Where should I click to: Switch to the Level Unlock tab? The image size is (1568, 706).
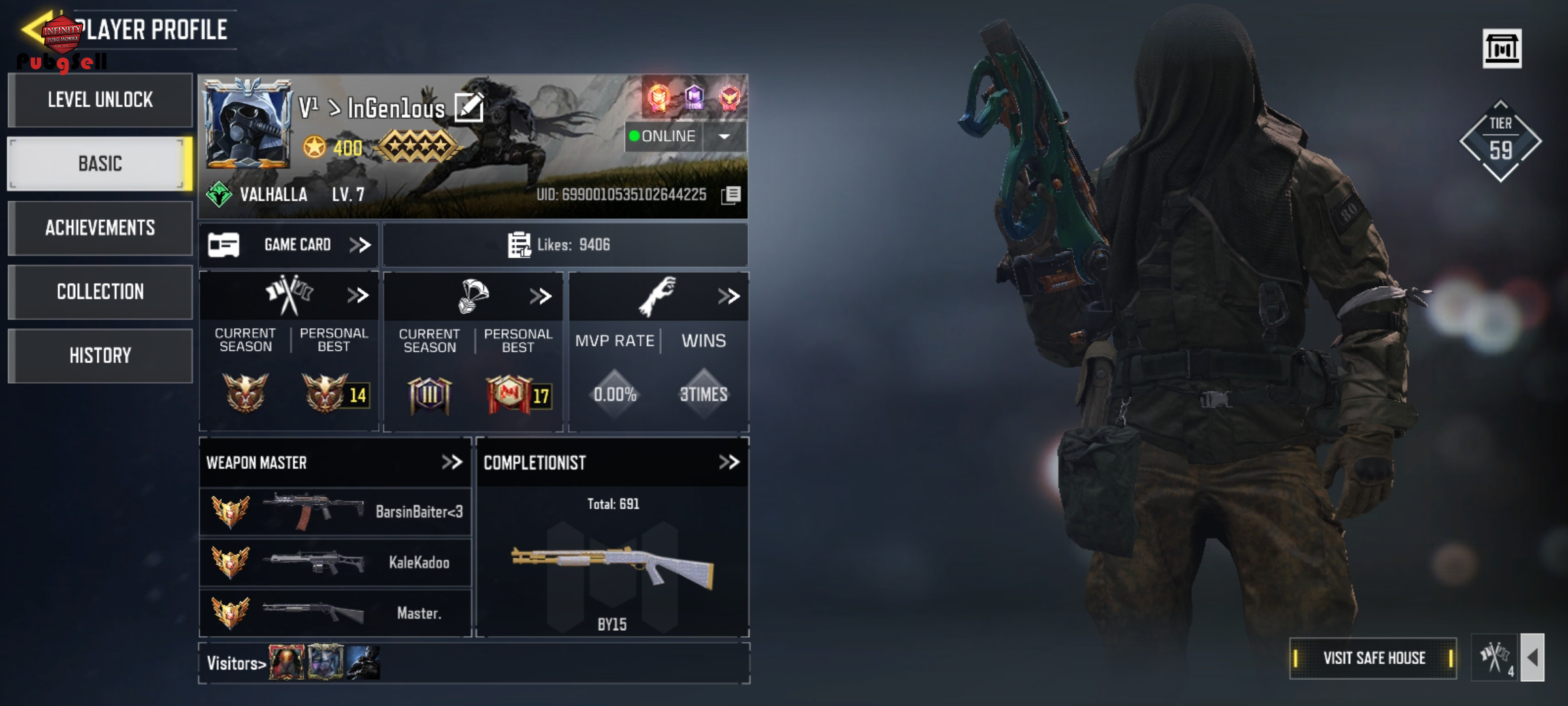click(100, 100)
